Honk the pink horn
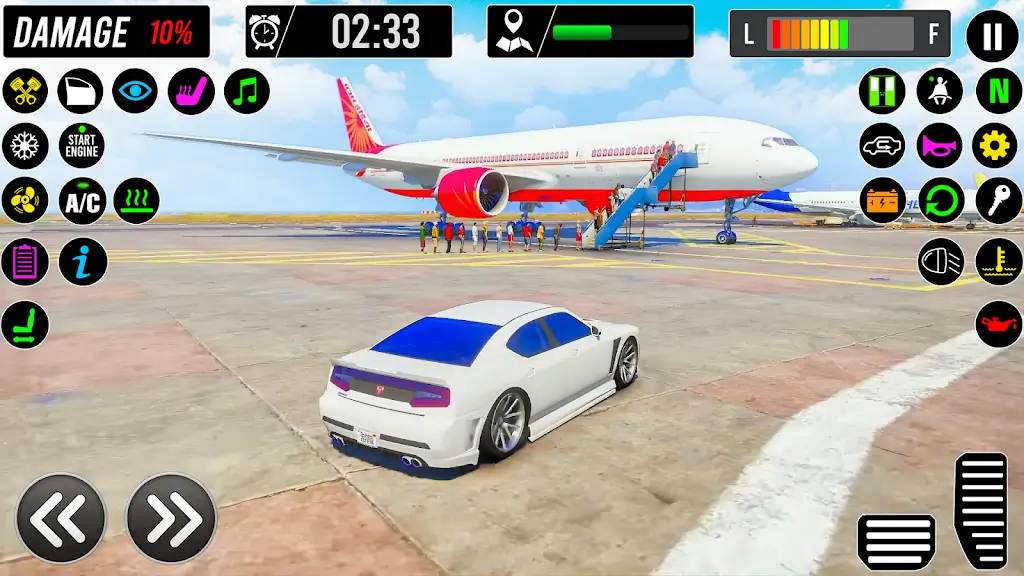The width and height of the screenshot is (1024, 576). click(x=939, y=146)
